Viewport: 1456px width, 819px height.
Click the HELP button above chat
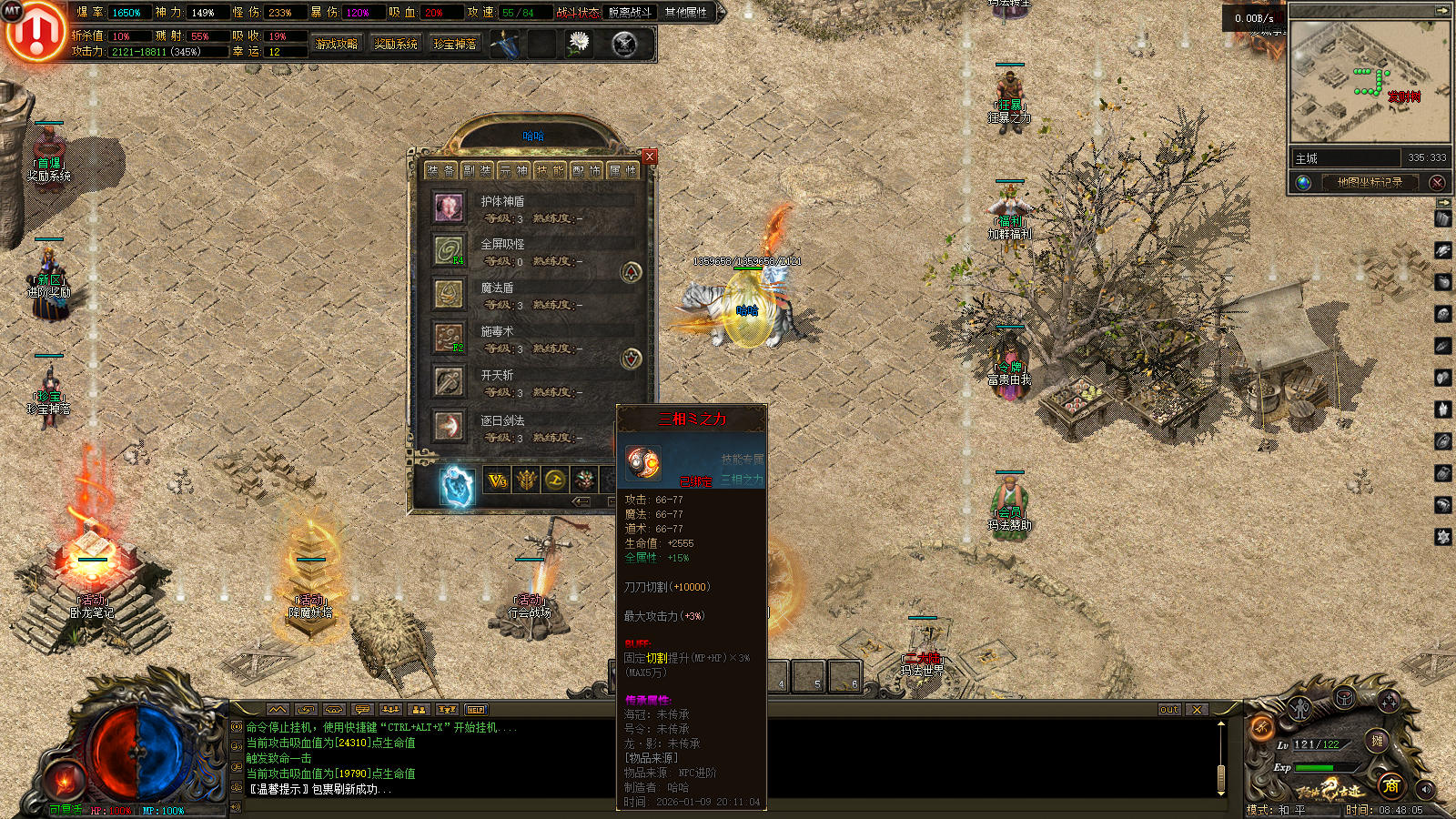click(476, 710)
